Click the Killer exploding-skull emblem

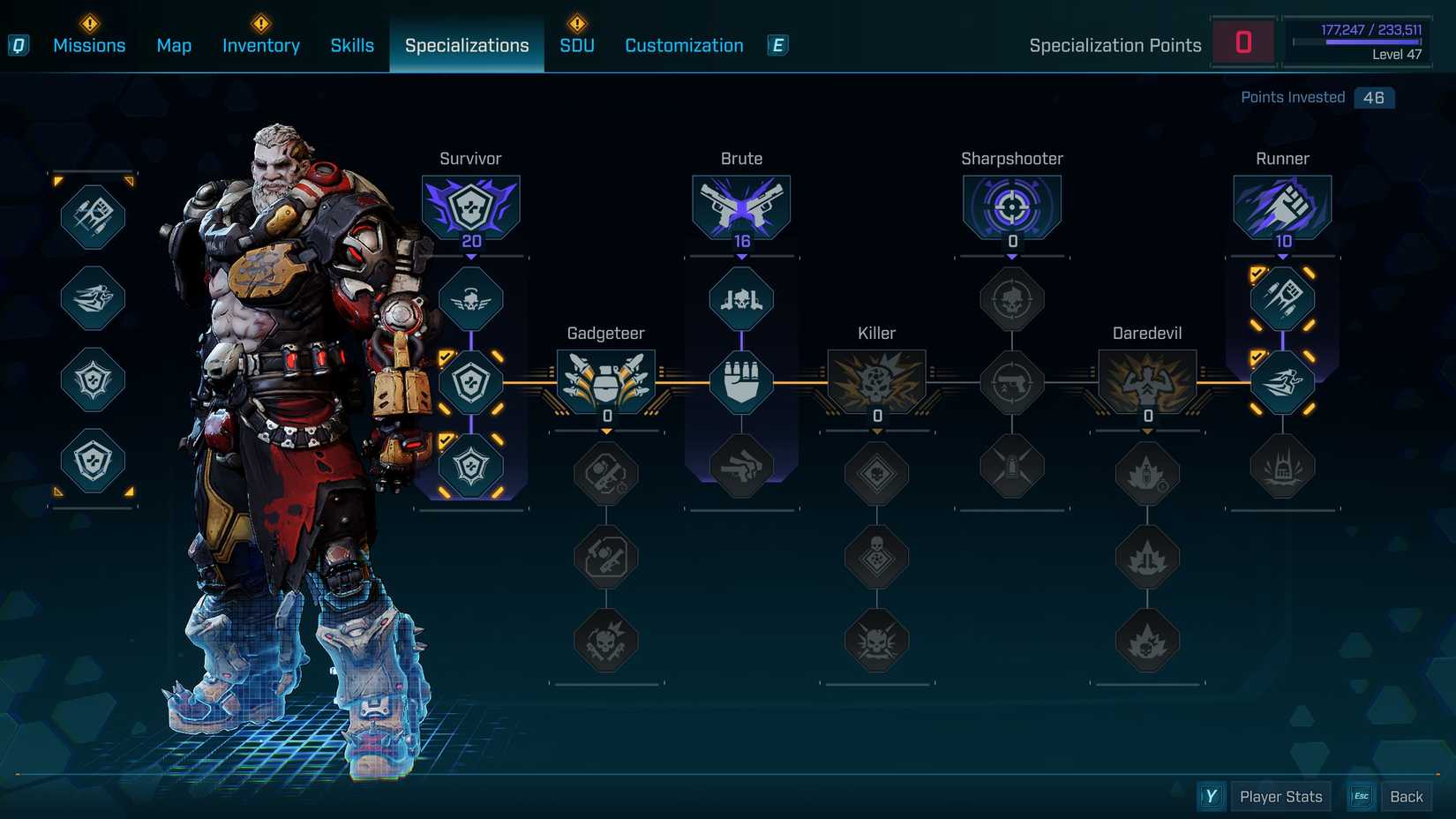(877, 379)
